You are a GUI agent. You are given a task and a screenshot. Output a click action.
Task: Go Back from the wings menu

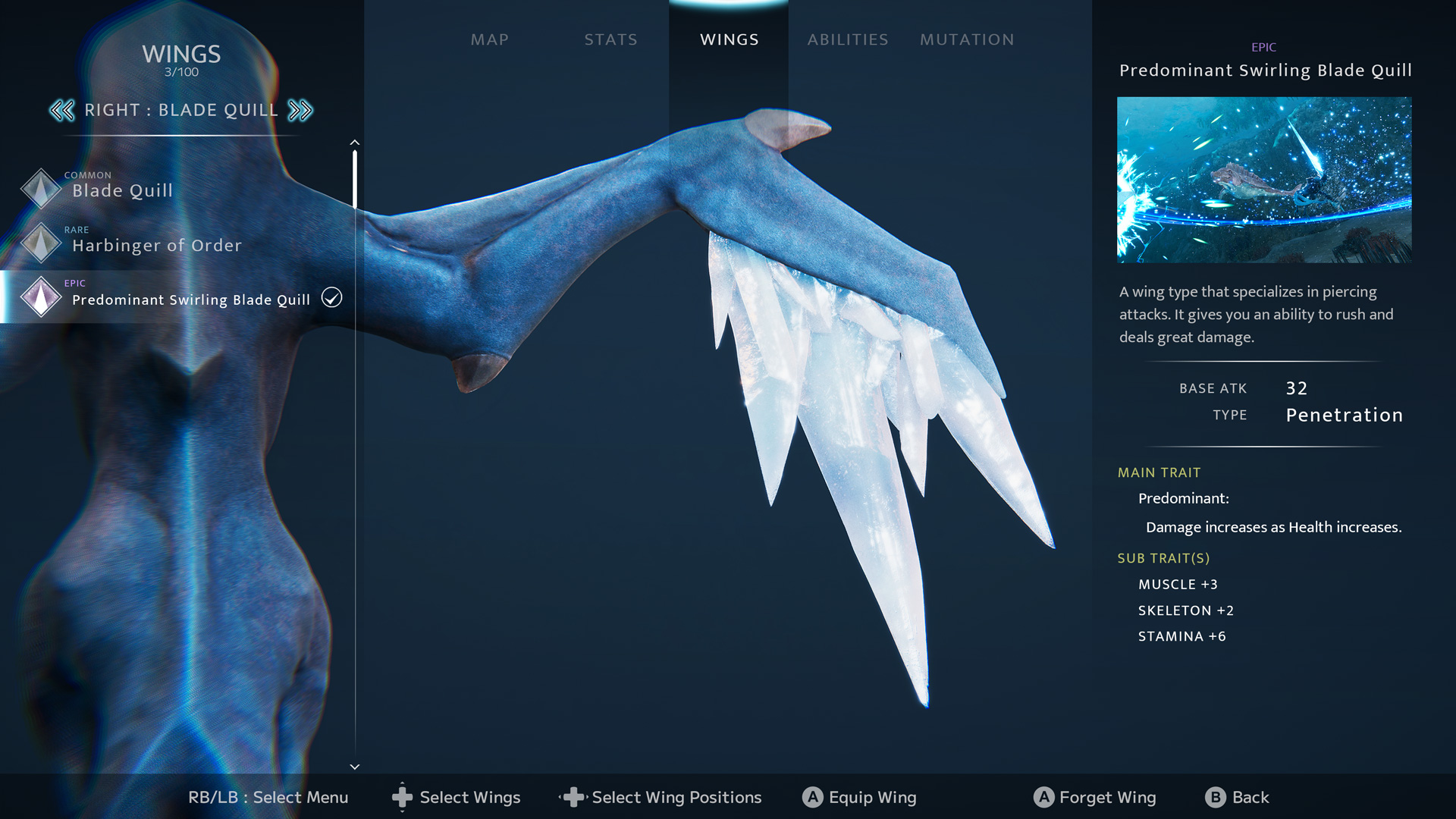1237,797
